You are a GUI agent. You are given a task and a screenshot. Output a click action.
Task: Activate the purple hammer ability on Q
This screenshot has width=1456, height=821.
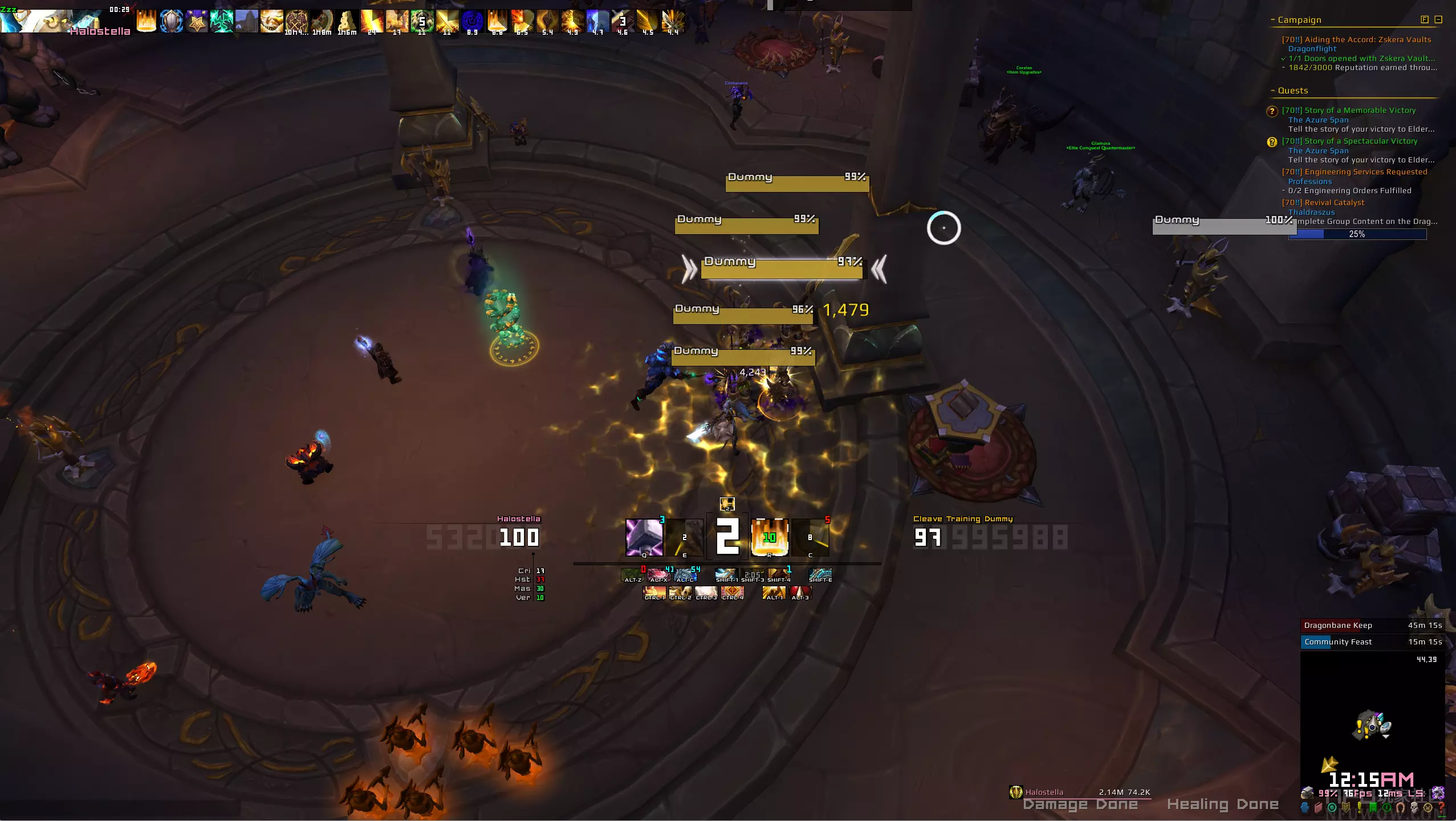(x=644, y=537)
